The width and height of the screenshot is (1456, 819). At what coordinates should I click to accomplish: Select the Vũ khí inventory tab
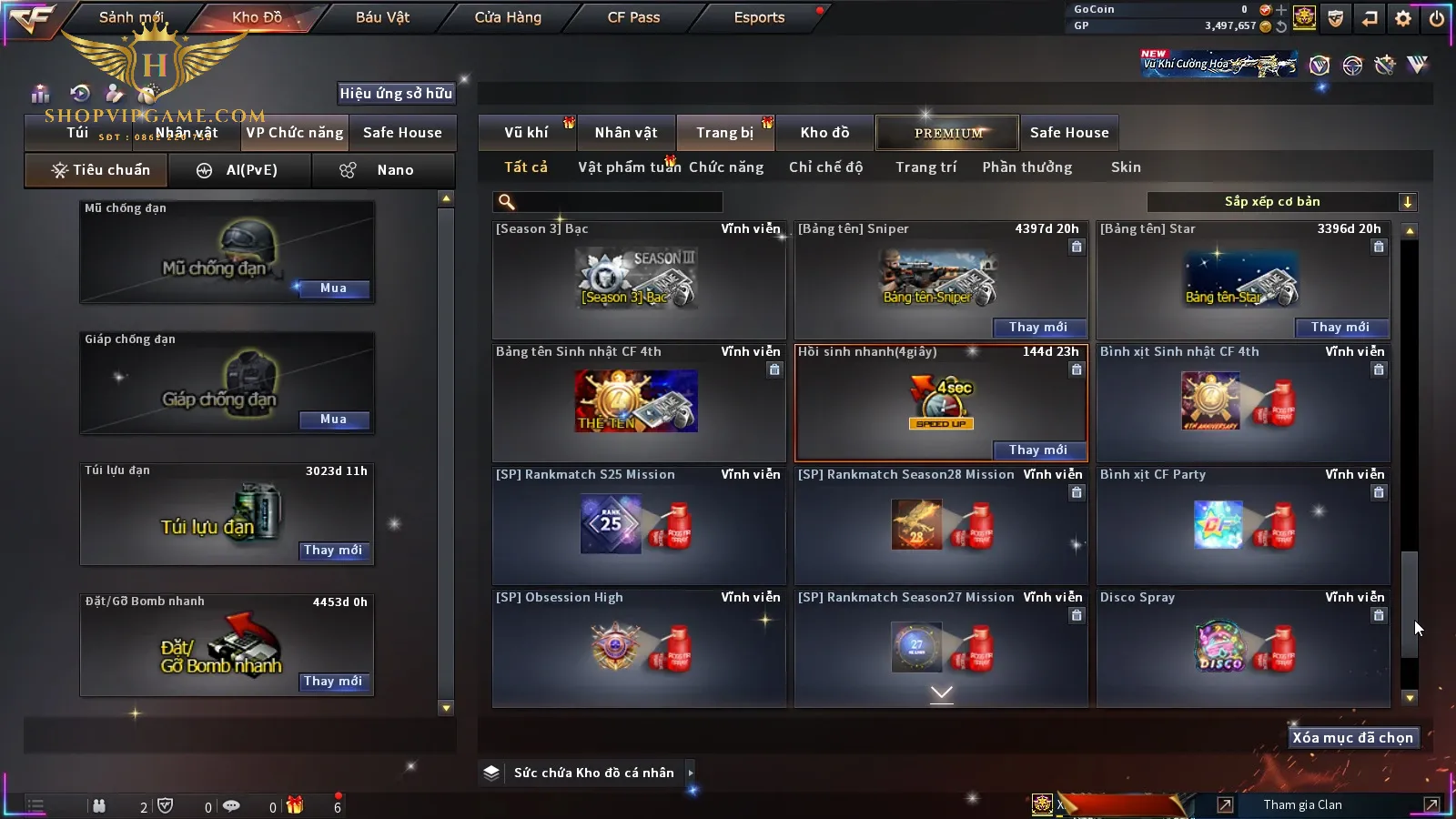coord(526,133)
